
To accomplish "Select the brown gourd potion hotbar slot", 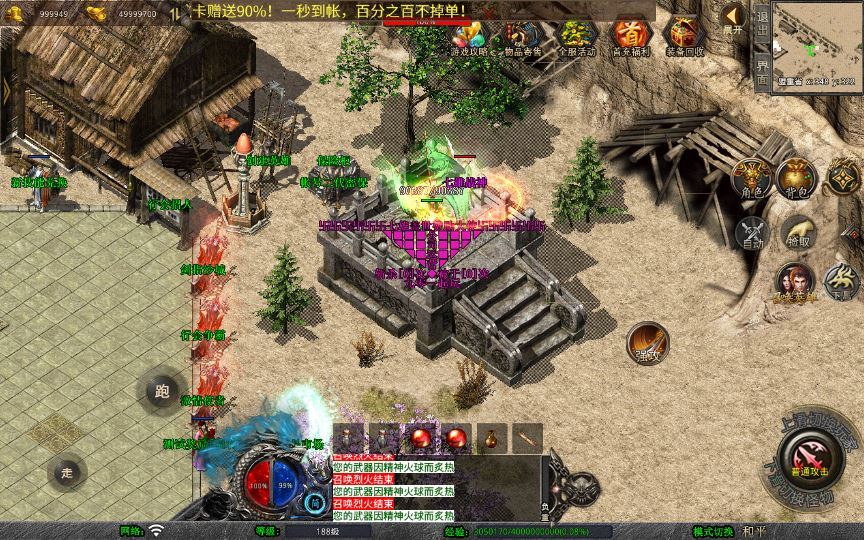I will tap(492, 438).
